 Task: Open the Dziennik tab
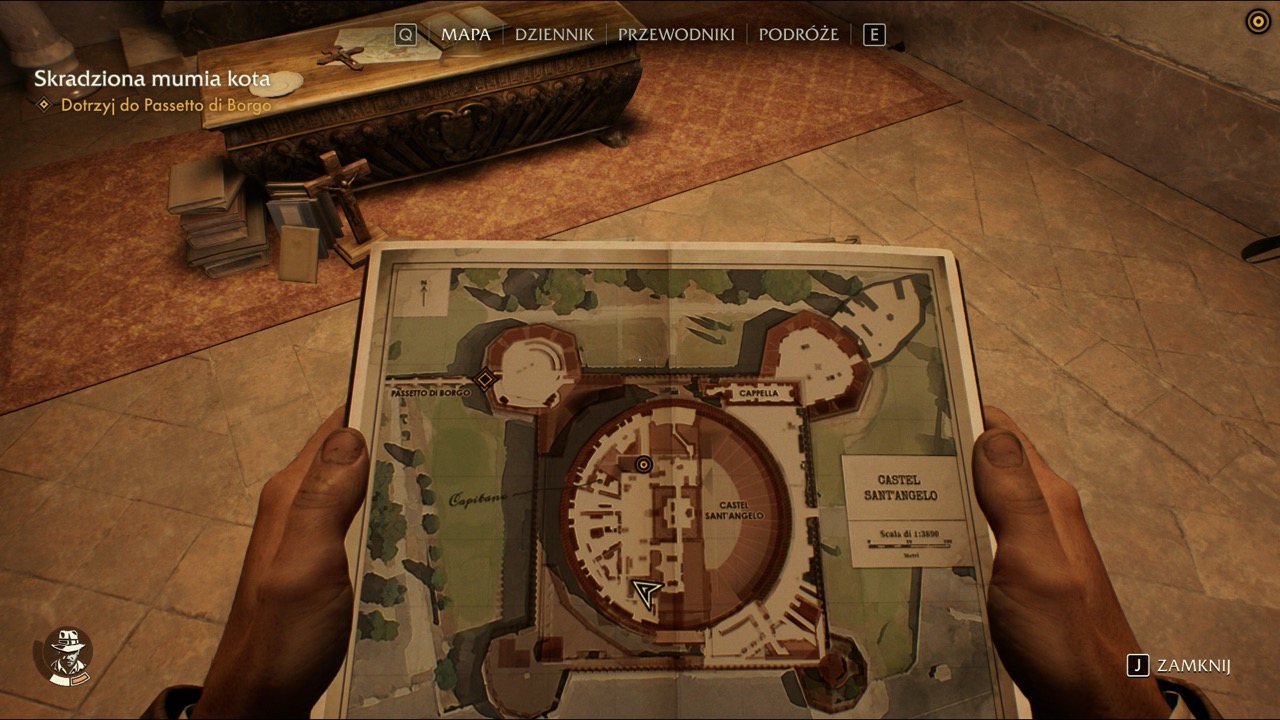pos(554,35)
